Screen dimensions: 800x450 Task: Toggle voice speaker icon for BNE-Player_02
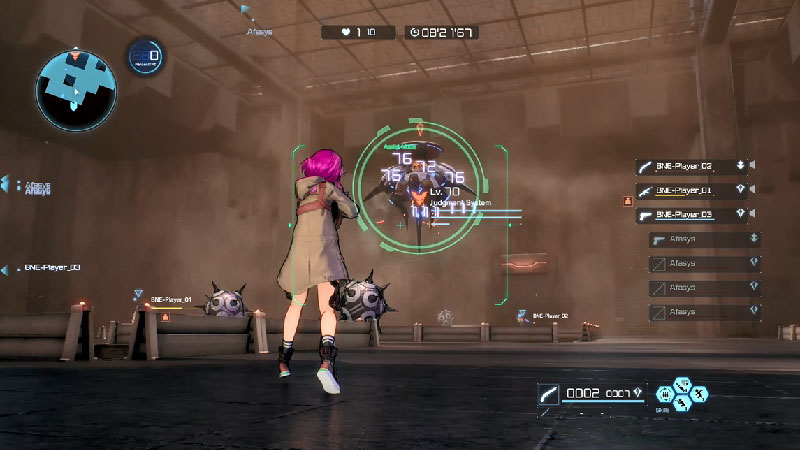click(x=753, y=165)
